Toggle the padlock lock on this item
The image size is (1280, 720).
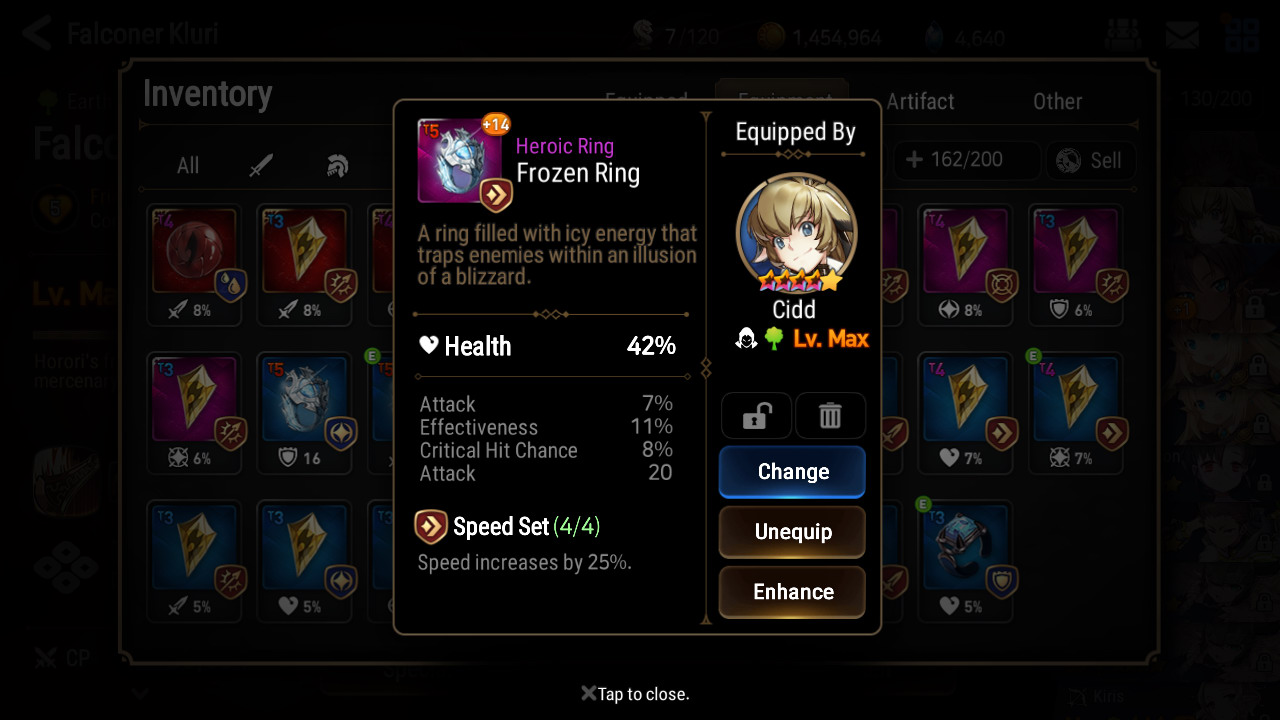[x=756, y=416]
